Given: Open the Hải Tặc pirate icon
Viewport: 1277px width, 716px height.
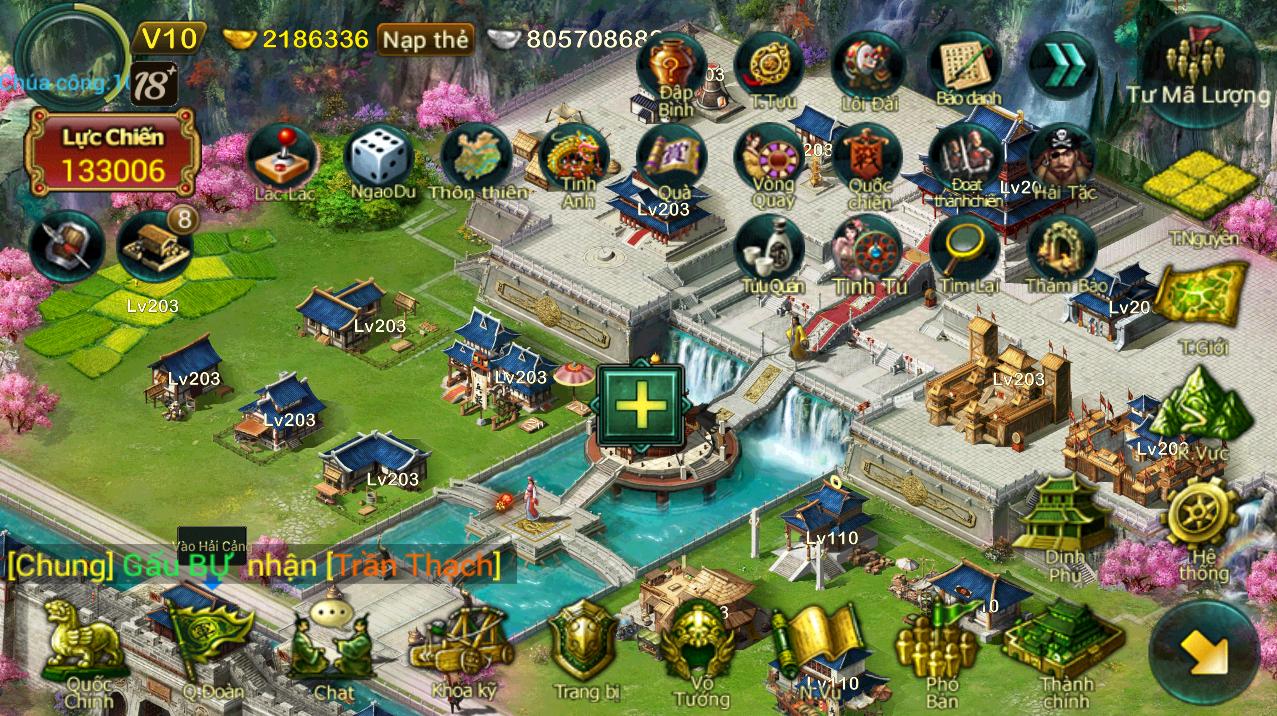Looking at the screenshot, I should 1062,157.
